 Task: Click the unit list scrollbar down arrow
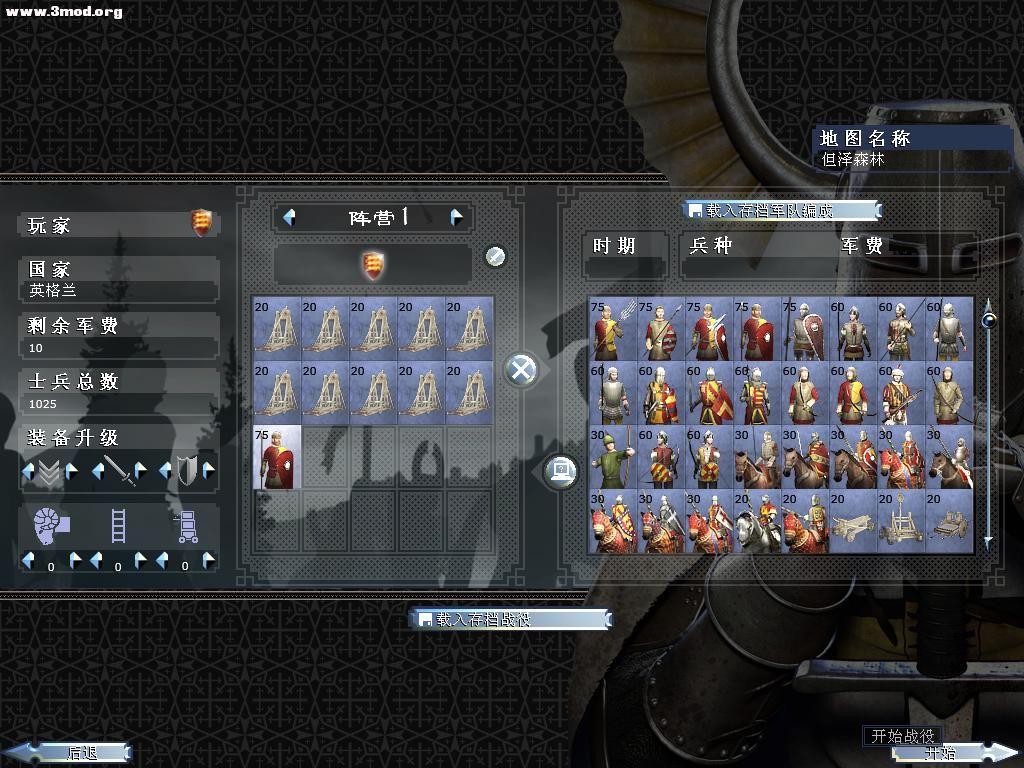tap(988, 542)
